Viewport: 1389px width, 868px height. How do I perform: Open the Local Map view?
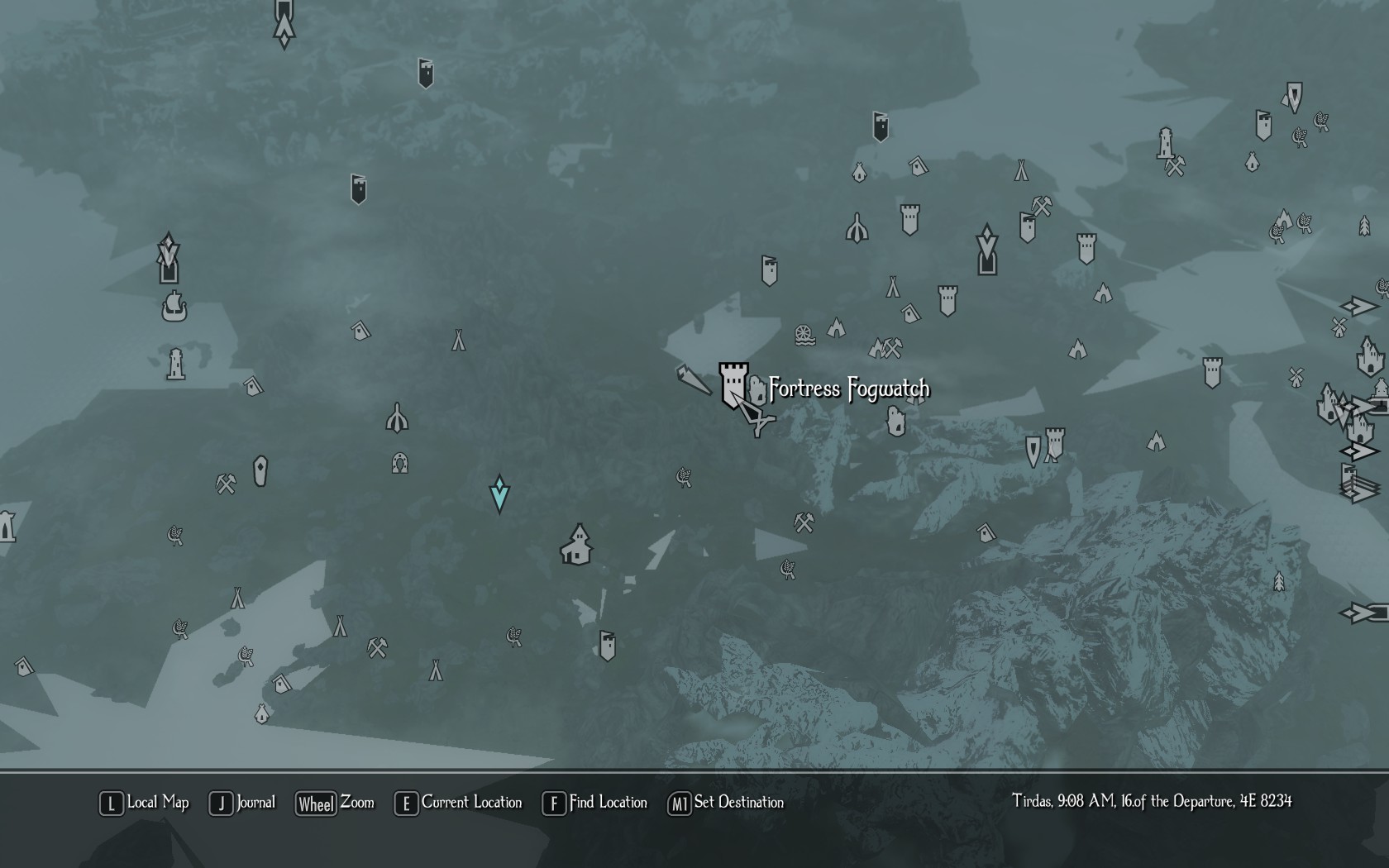click(x=145, y=803)
